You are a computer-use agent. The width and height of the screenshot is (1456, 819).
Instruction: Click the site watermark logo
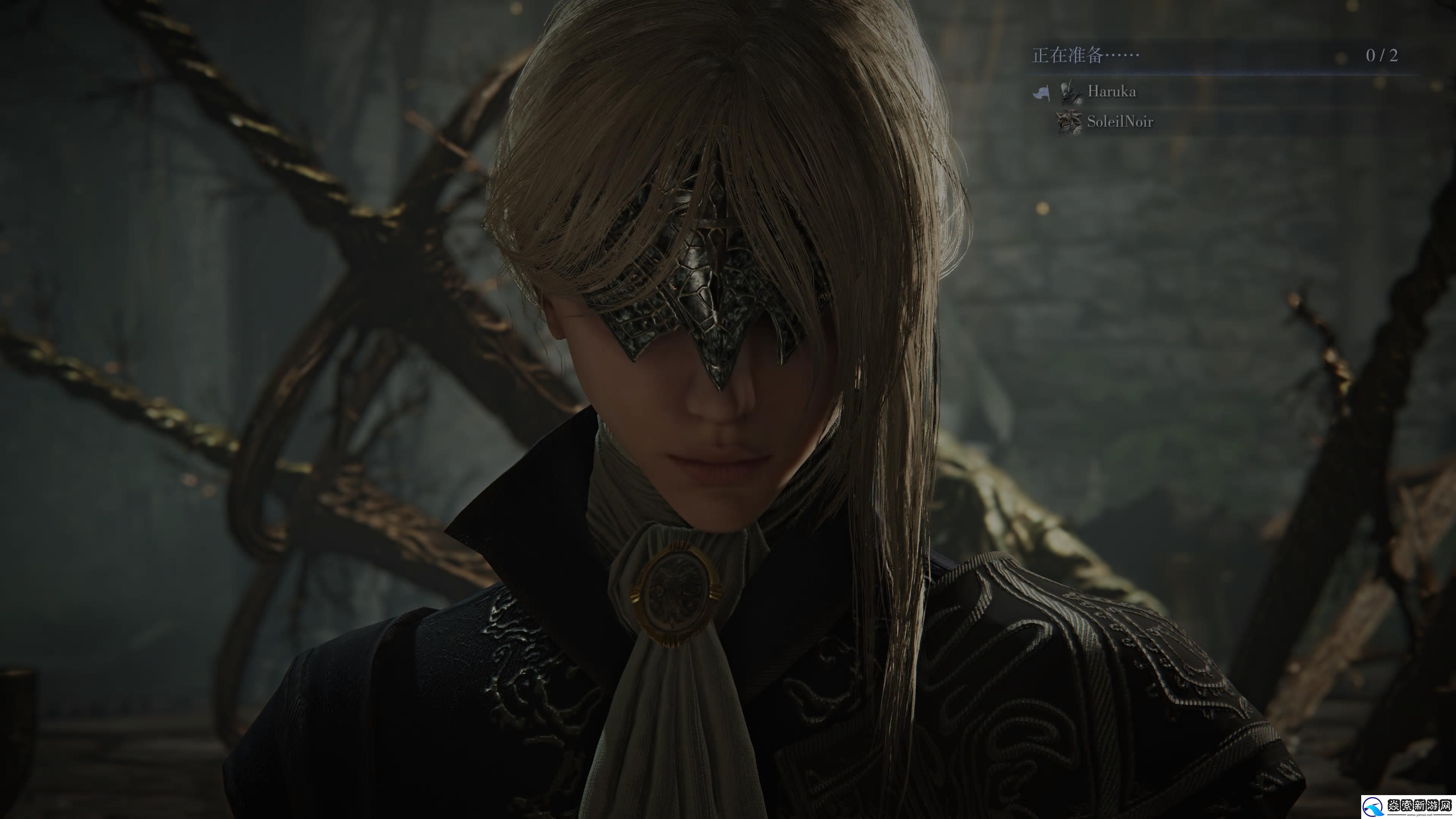click(1407, 806)
